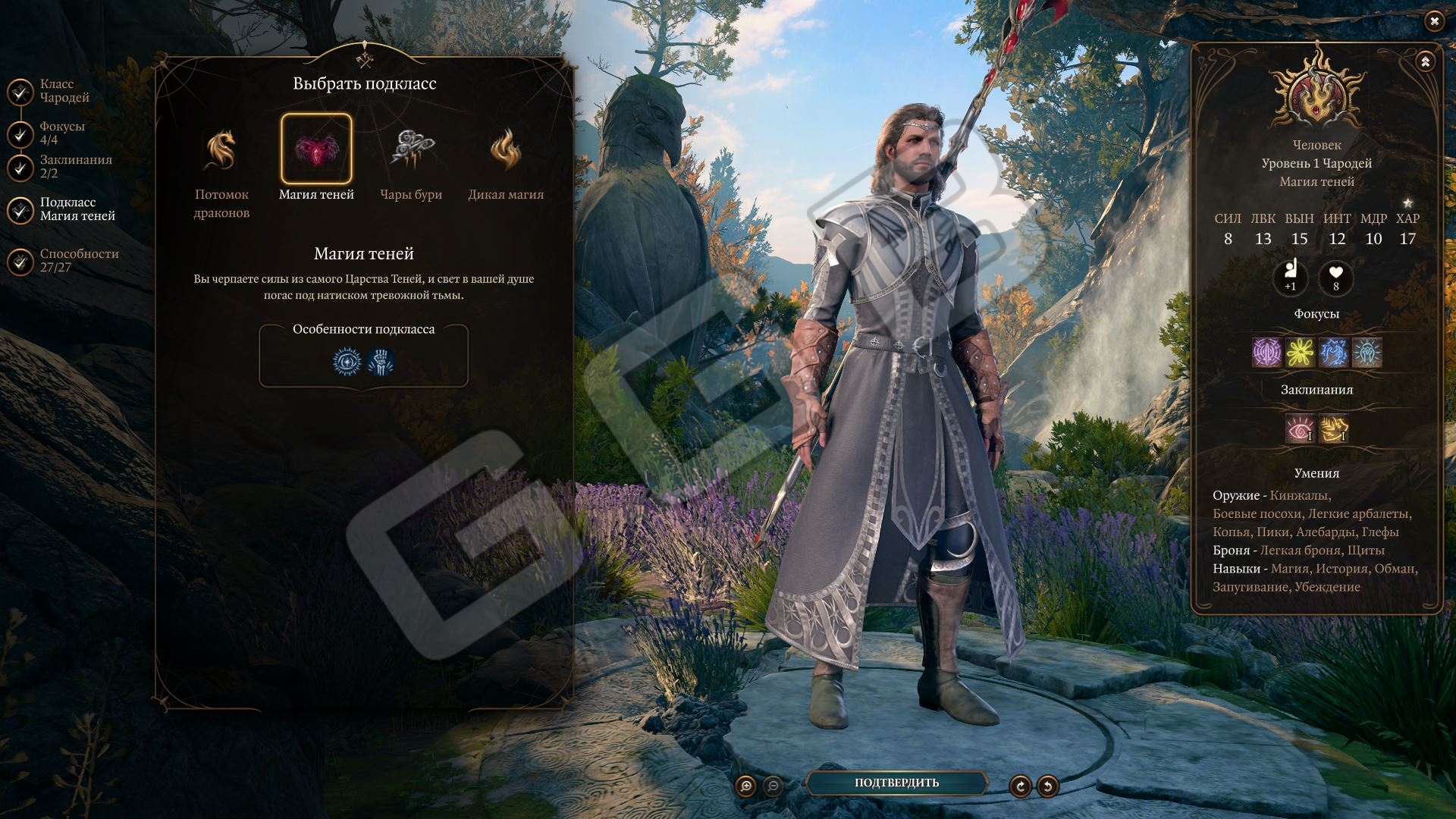The image size is (1456, 819).
Task: Rotate the character clockwise
Action: 1020,786
